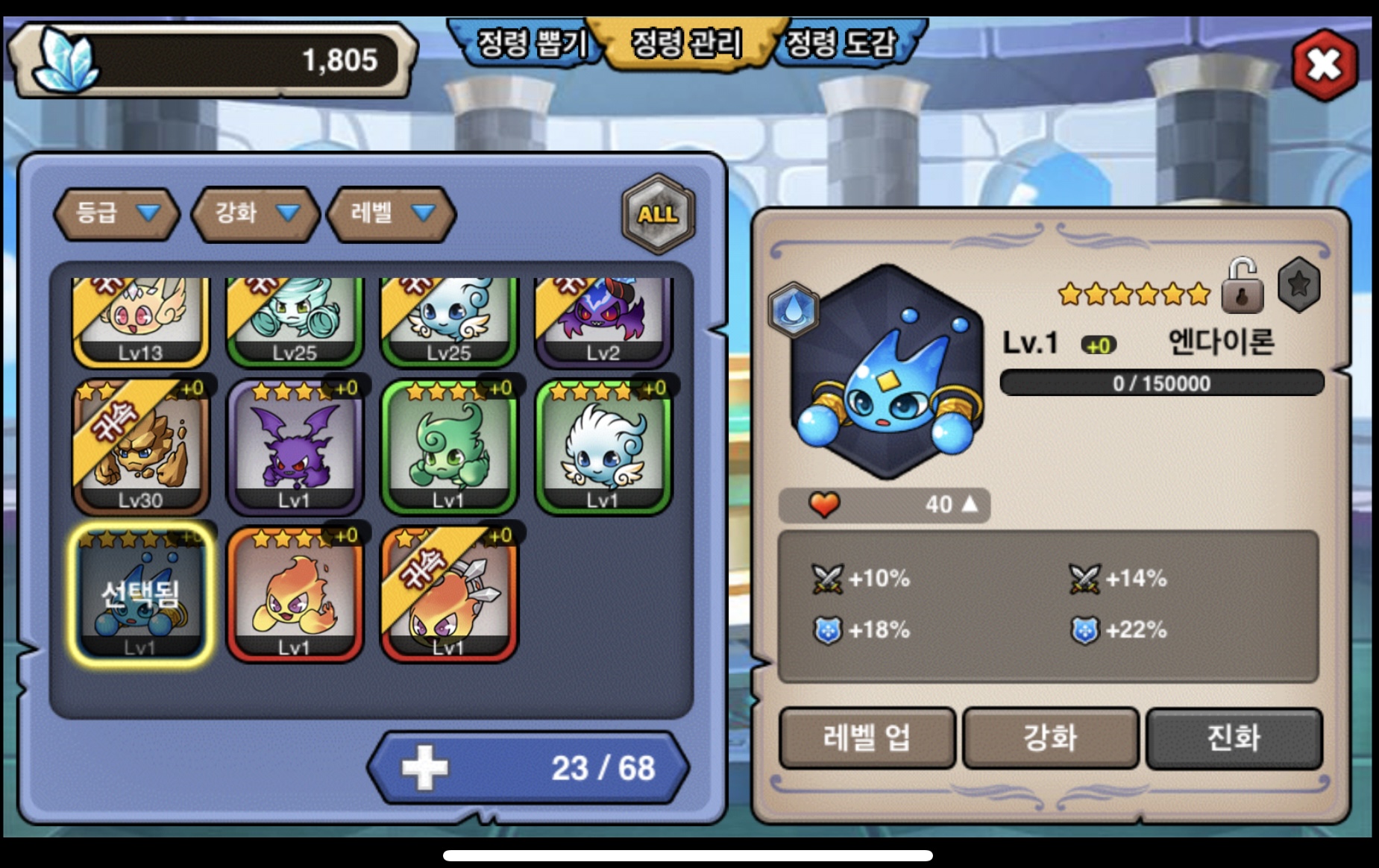Choose the purple bat spirit Lv1
This screenshot has height=868, width=1379.
(x=295, y=447)
